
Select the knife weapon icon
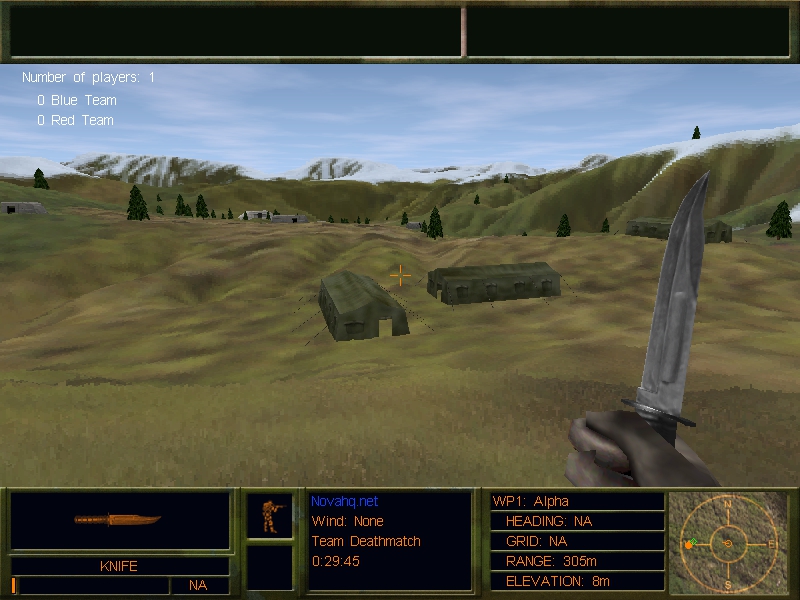tap(118, 520)
